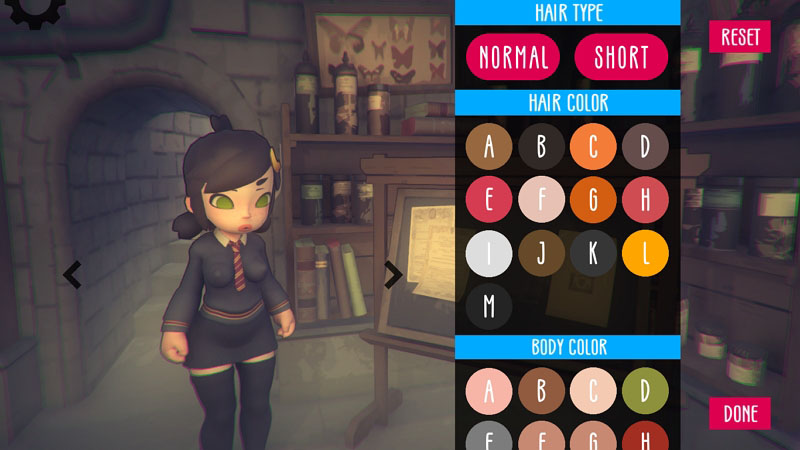Viewport: 800px width, 450px height.
Task: Choose hair color M black swatch
Action: pos(489,306)
